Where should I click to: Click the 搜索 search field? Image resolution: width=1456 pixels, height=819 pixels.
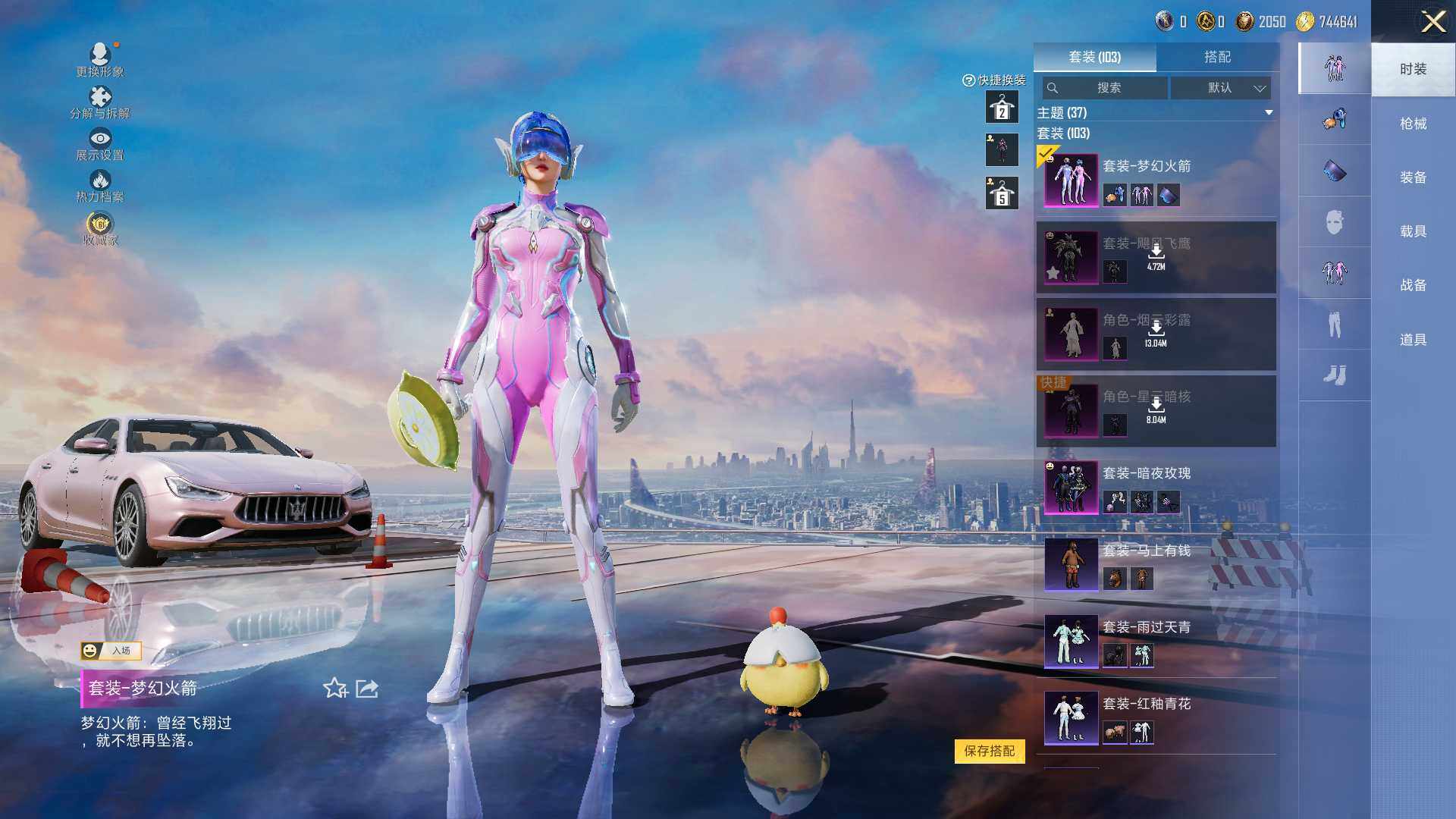pos(1106,88)
